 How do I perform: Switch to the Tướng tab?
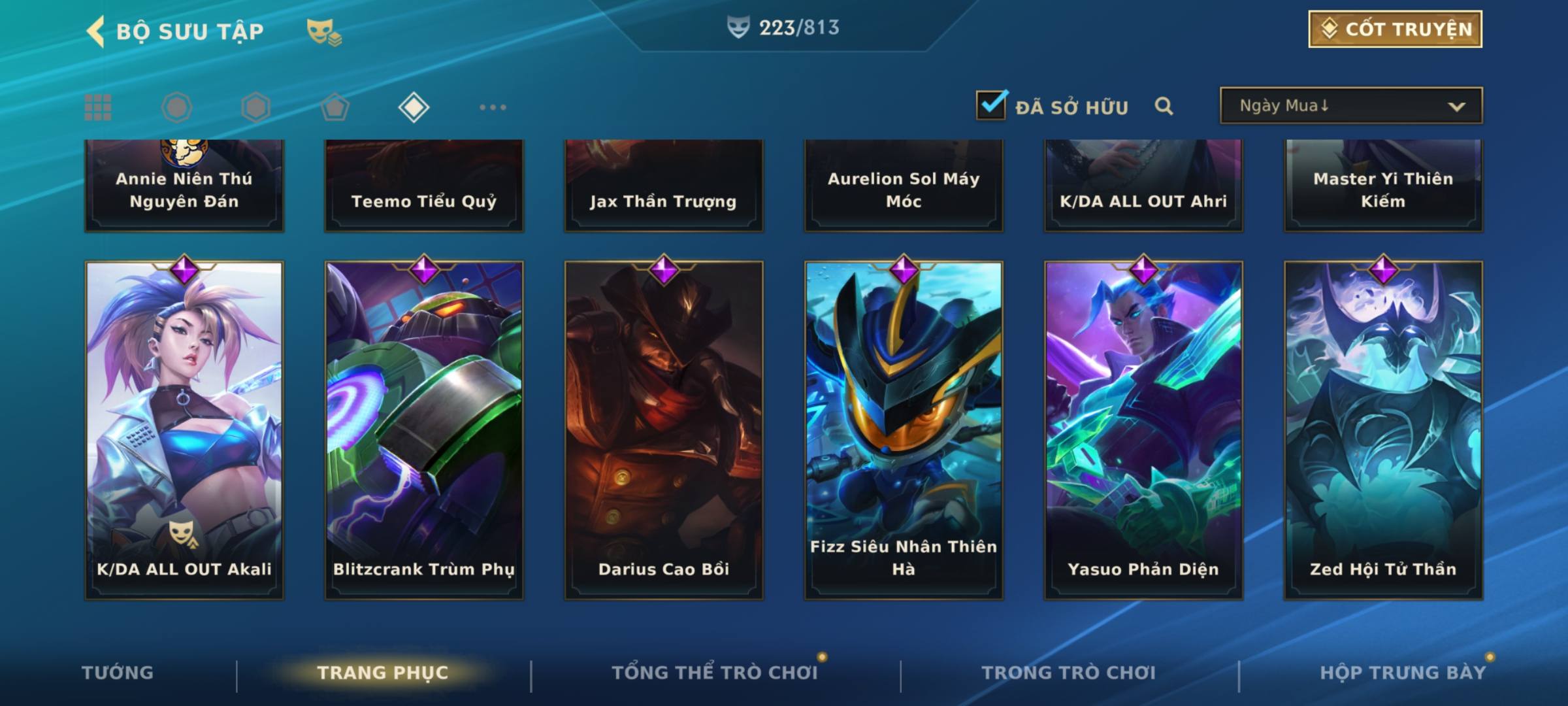(118, 673)
